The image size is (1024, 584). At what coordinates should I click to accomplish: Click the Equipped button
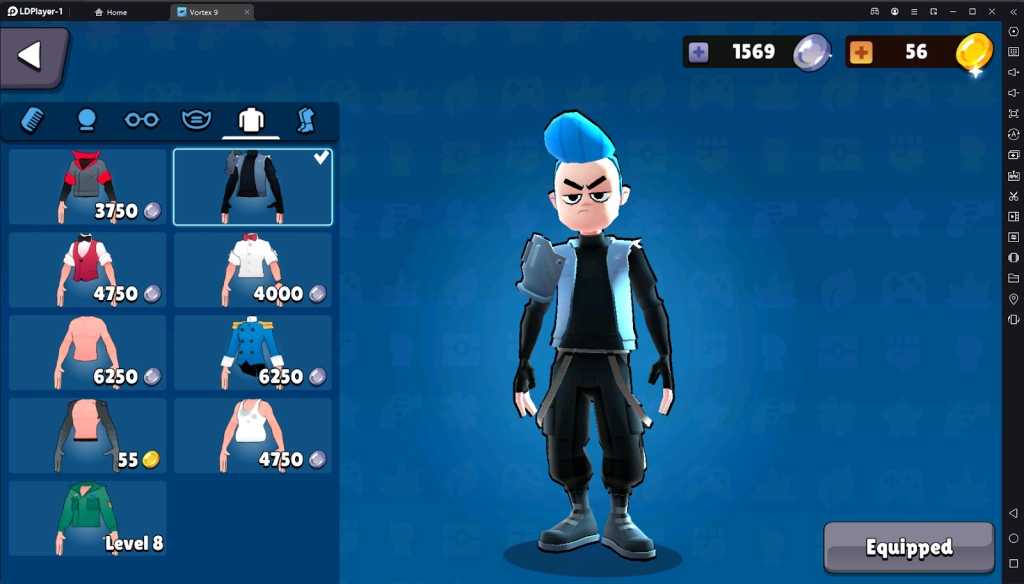tap(909, 547)
